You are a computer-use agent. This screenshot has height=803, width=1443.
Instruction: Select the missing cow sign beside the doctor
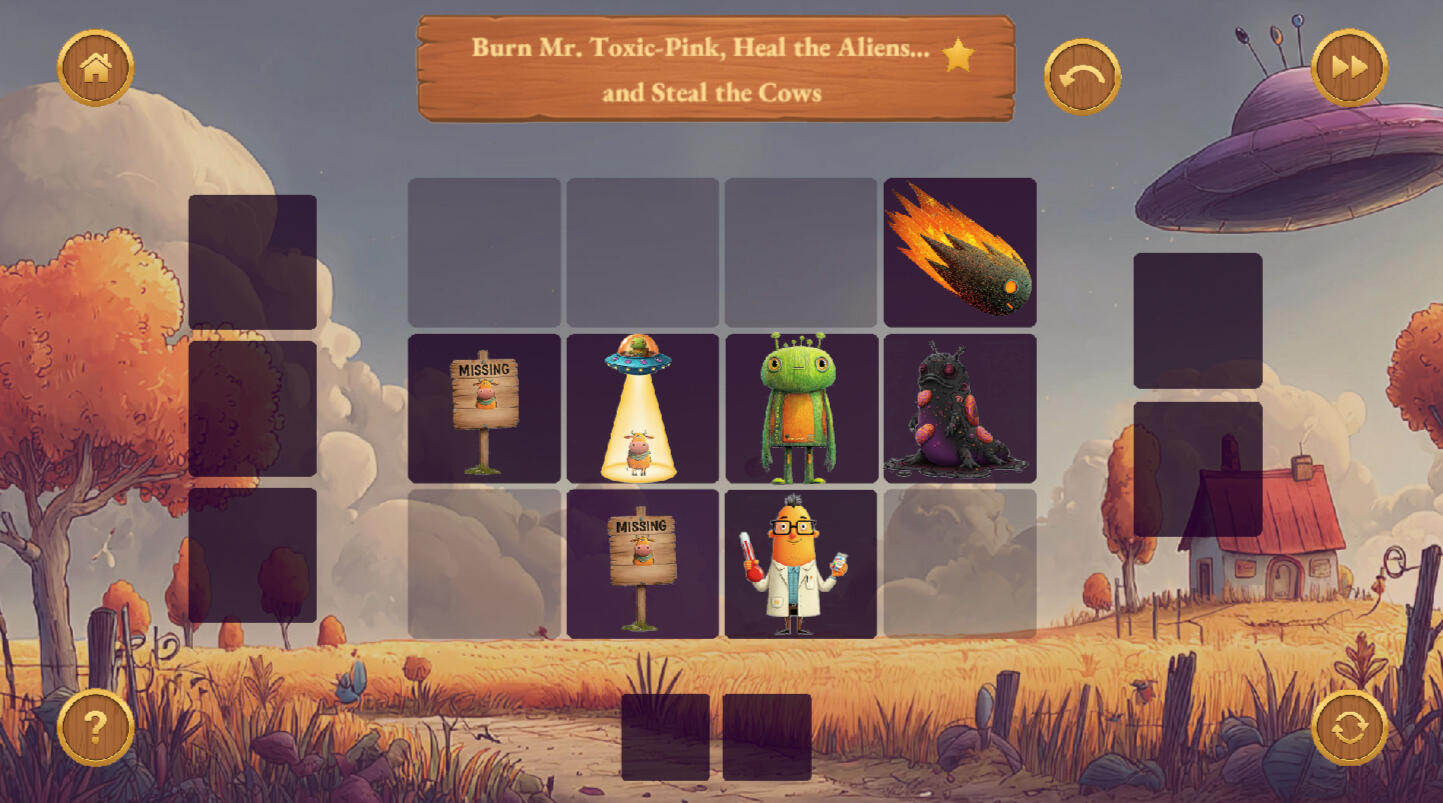[642, 564]
